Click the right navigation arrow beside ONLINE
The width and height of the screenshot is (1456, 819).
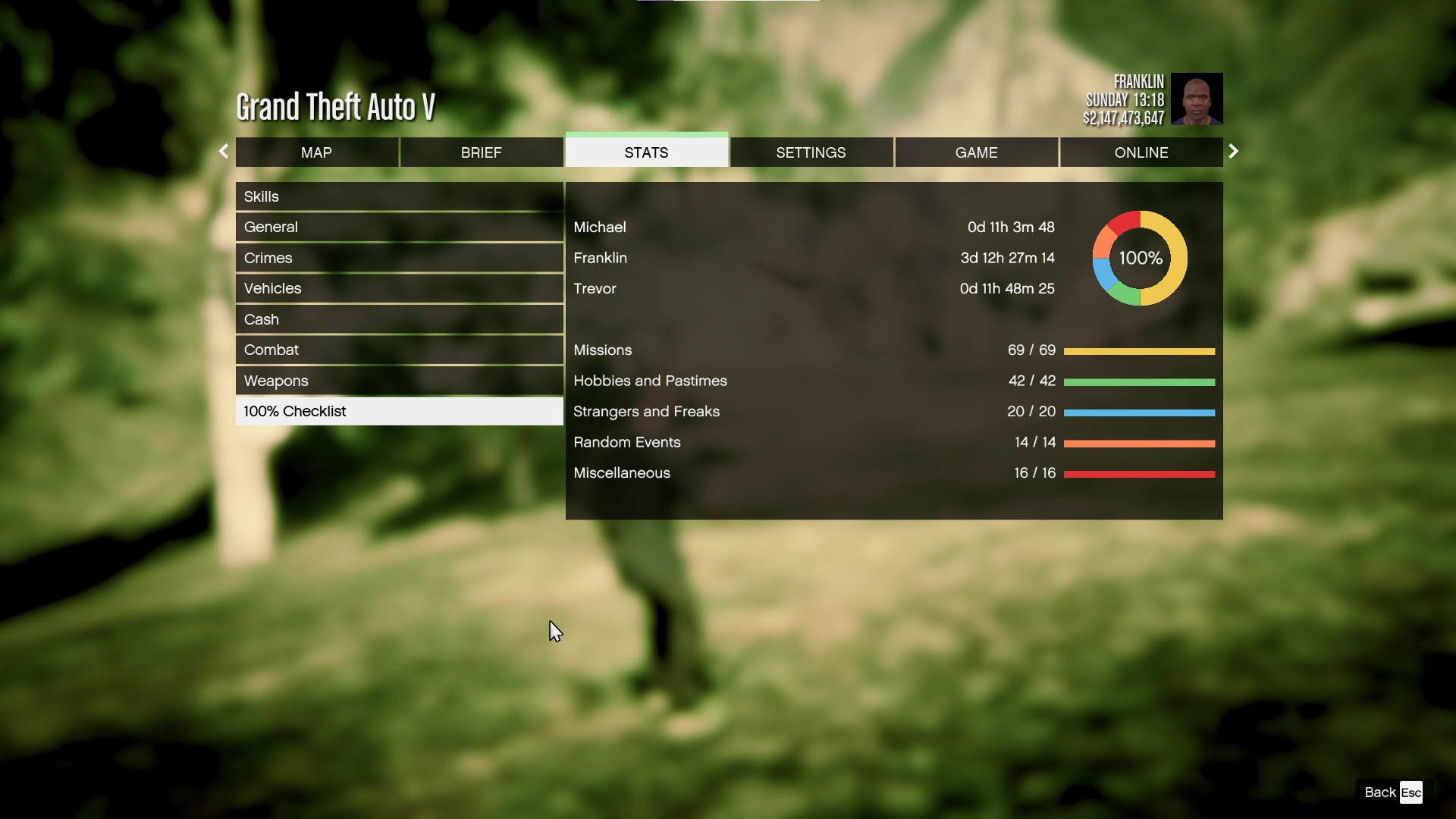(x=1233, y=151)
